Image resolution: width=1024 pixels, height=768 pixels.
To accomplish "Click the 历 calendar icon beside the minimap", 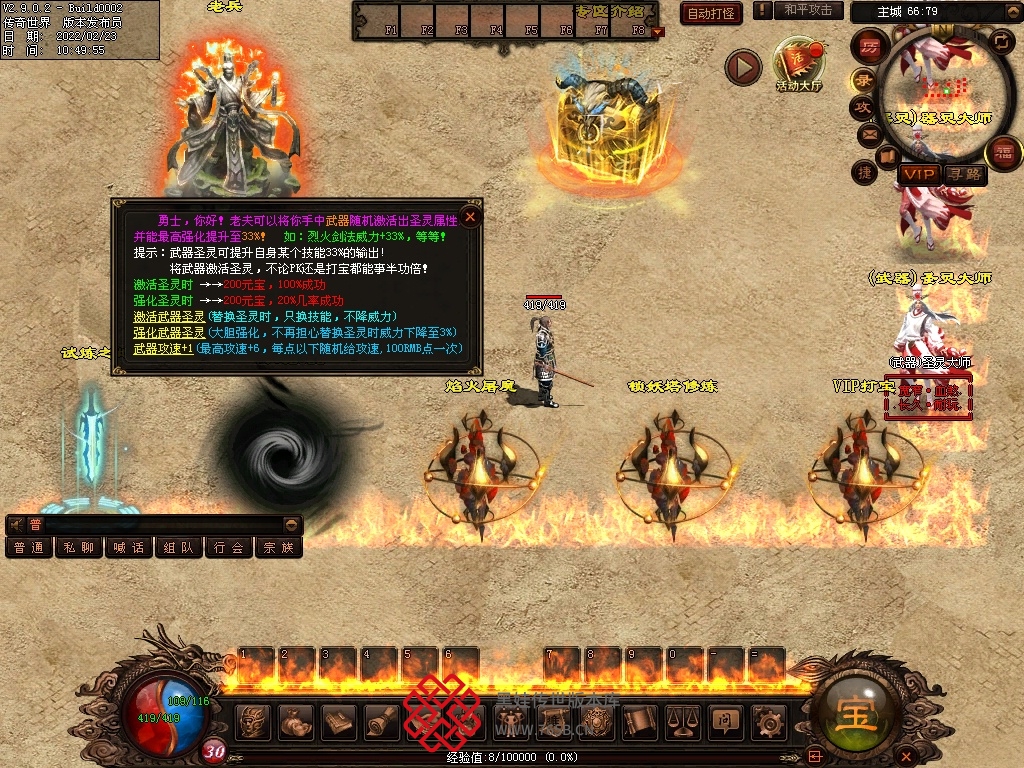I will (870, 48).
